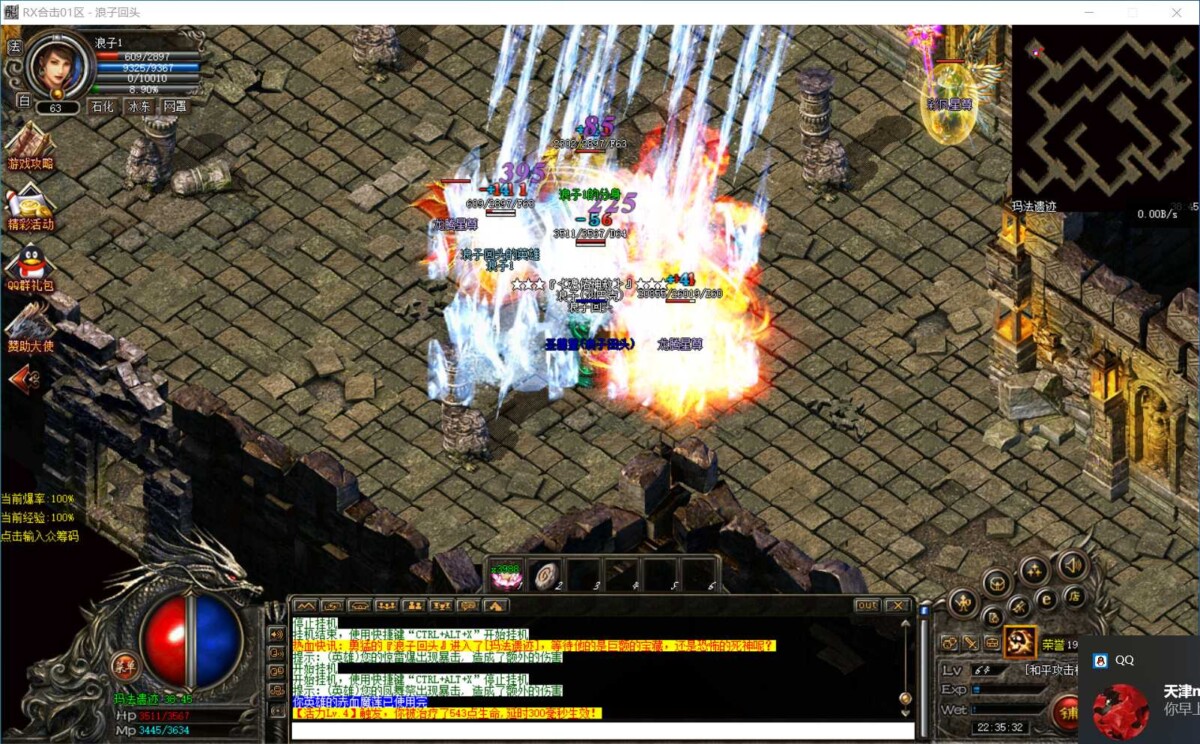Image resolution: width=1200 pixels, height=744 pixels.
Task: Claim the QQ群礼包 penguin gift icon
Action: pyautogui.click(x=30, y=267)
